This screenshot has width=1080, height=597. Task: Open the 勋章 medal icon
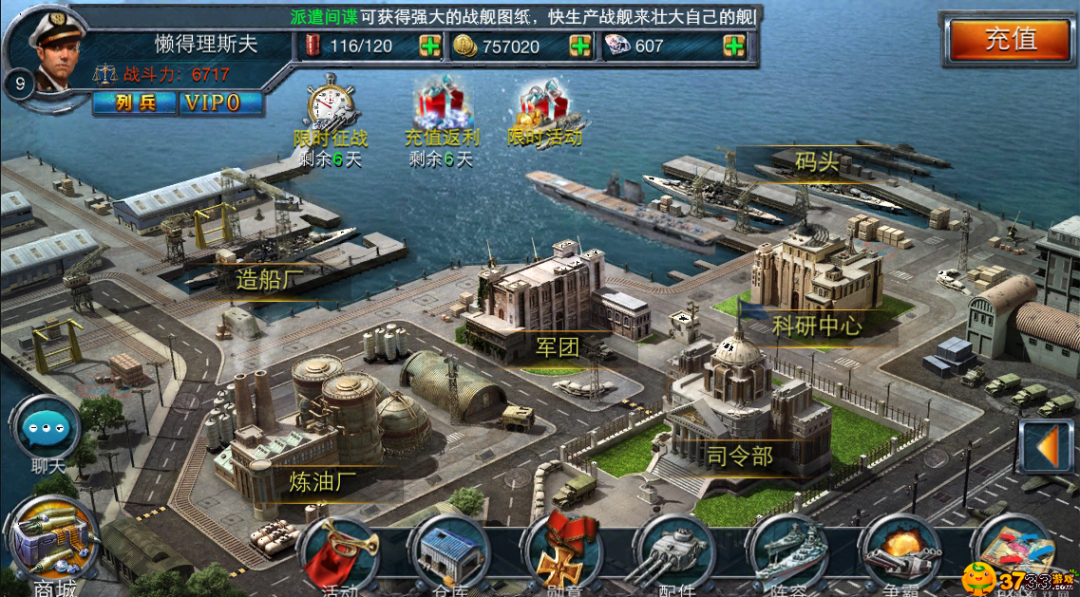562,554
